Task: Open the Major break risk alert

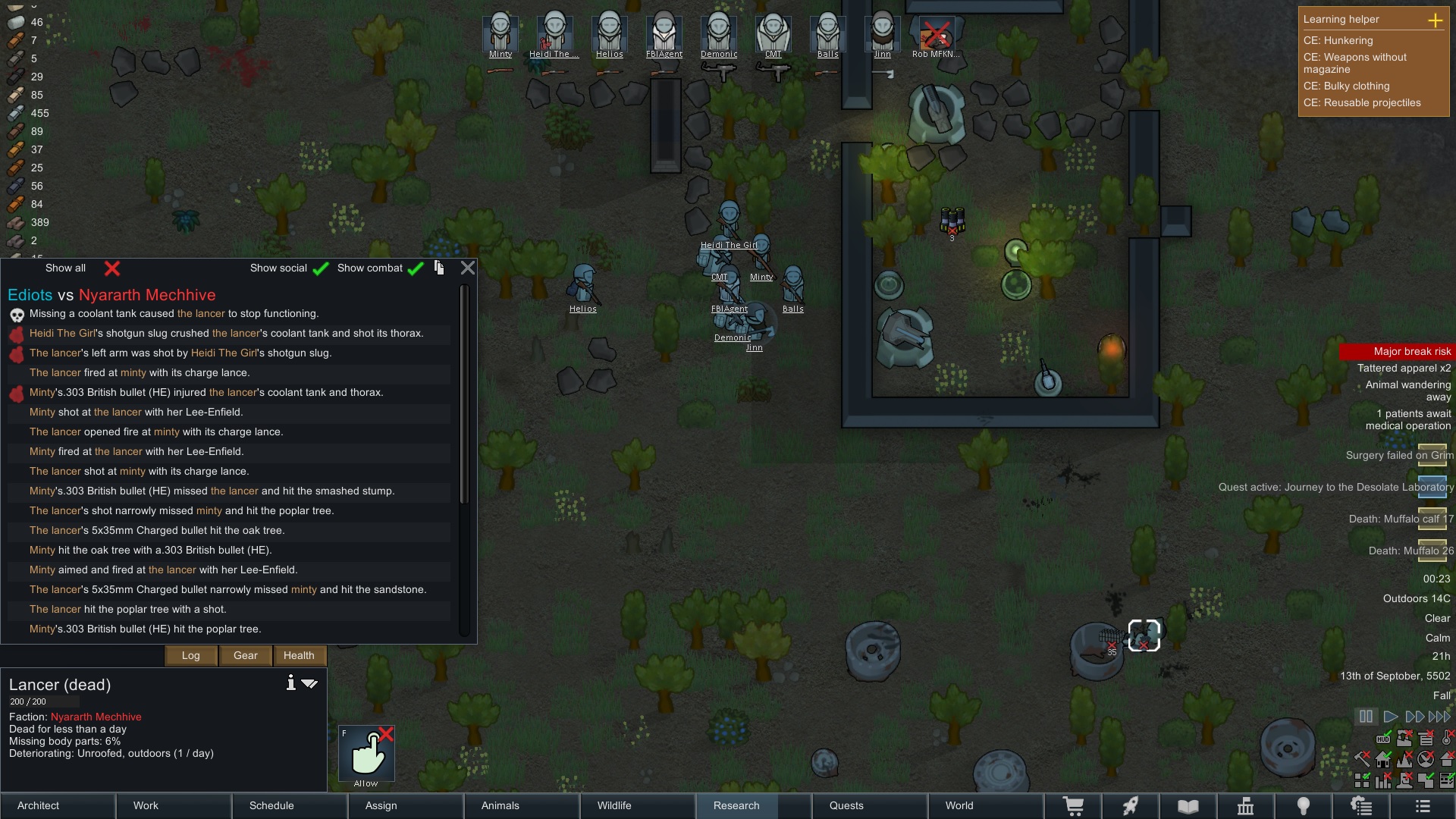Action: tap(1397, 351)
